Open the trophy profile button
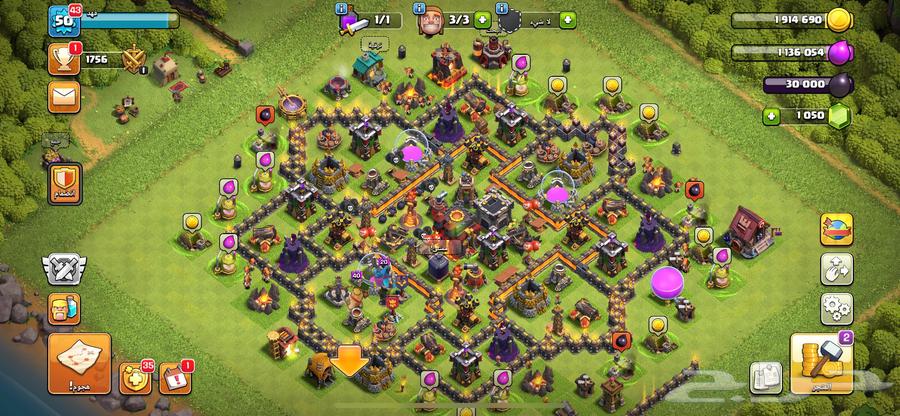The width and height of the screenshot is (900, 416). click(62, 59)
